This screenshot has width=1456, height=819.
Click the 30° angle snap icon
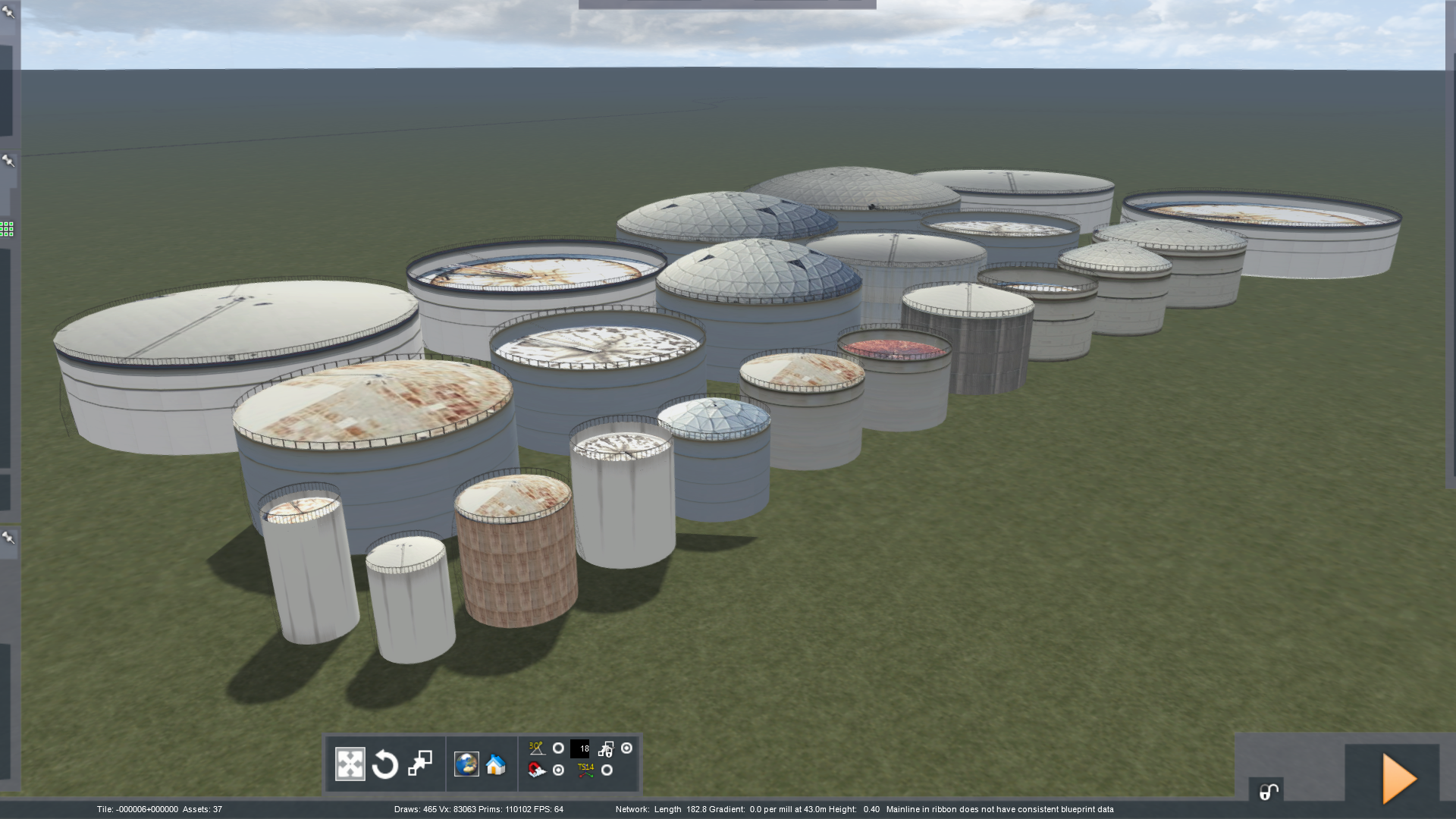(536, 748)
